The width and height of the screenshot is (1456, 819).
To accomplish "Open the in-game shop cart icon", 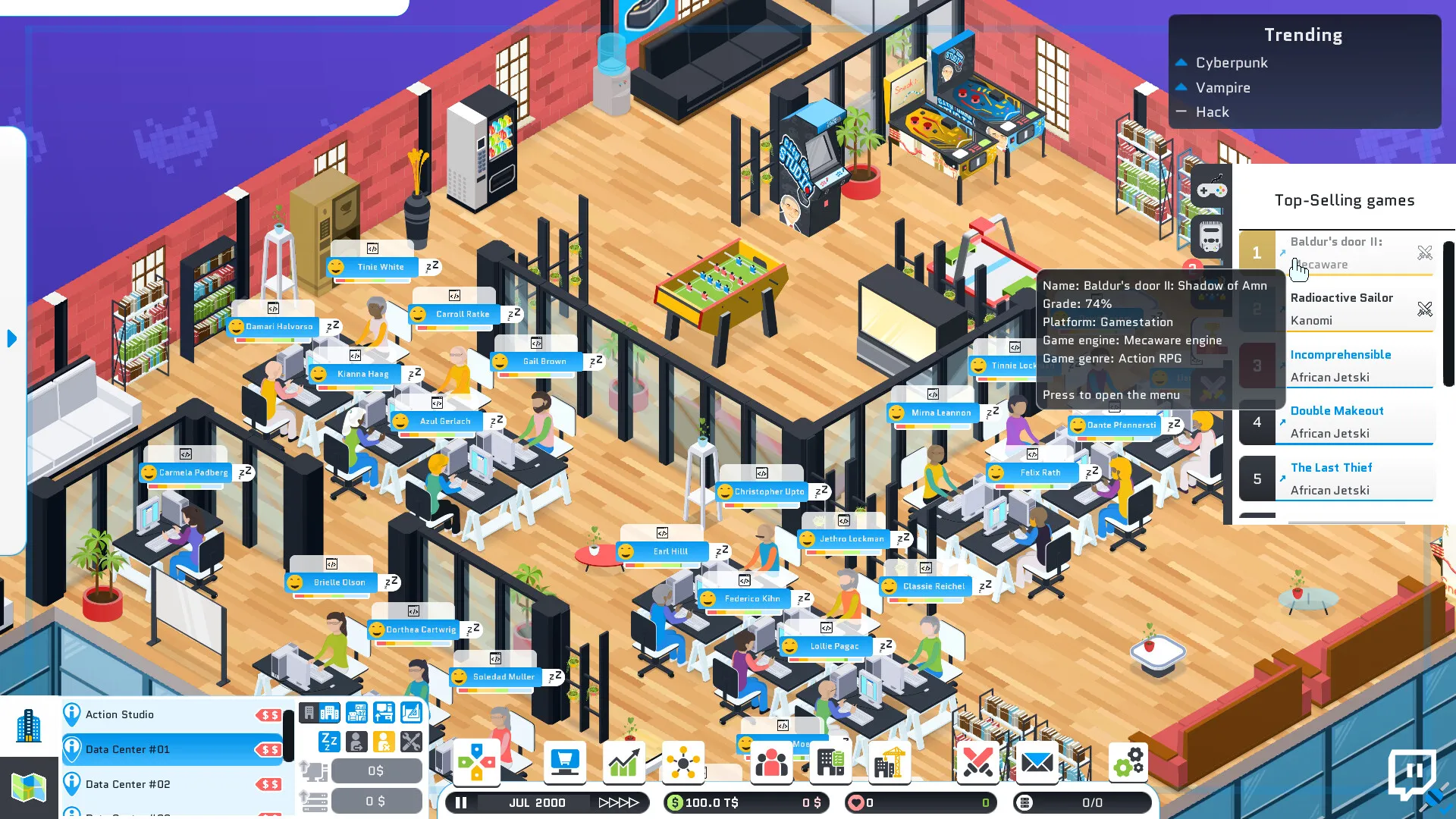I will [x=565, y=762].
